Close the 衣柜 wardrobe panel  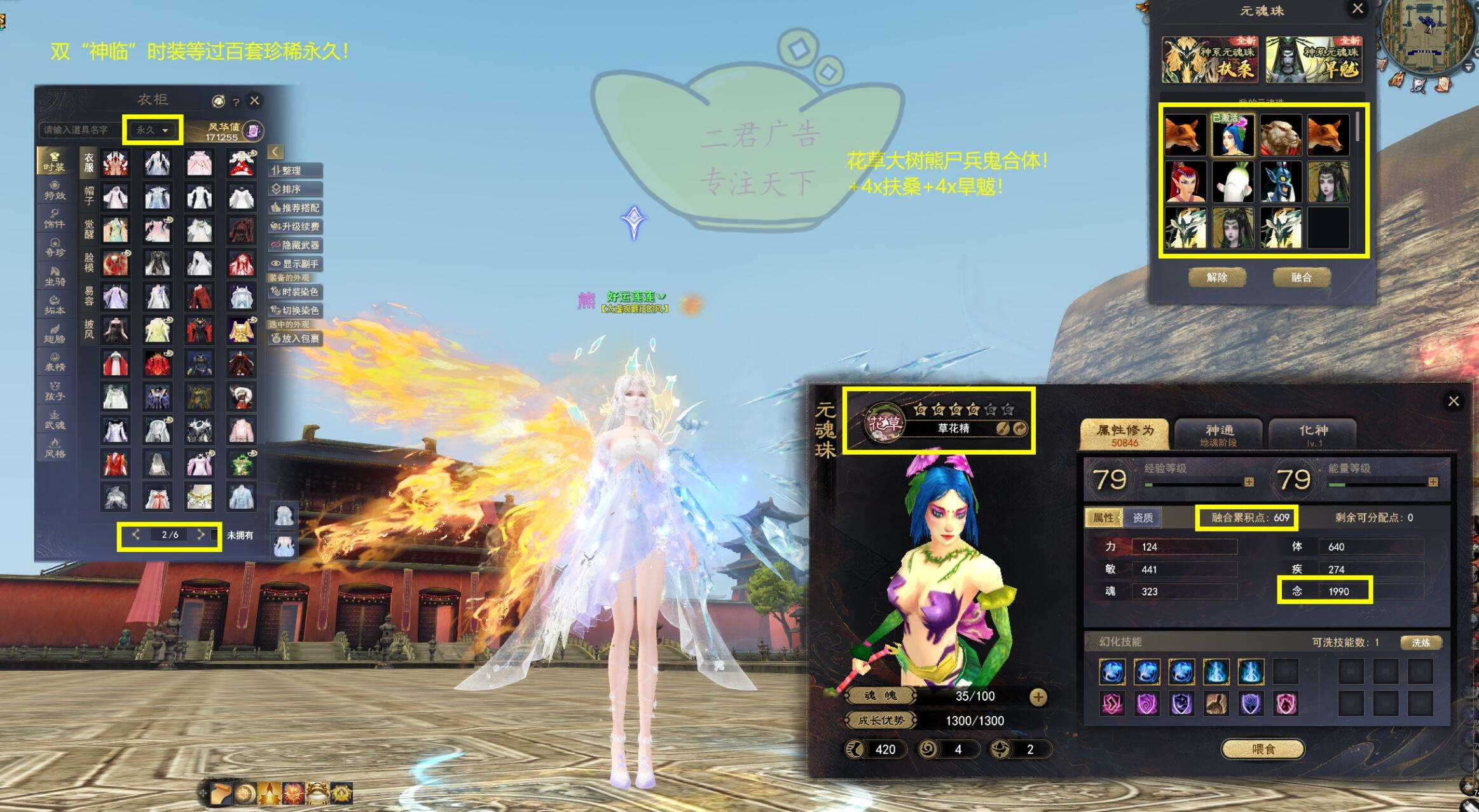[x=254, y=100]
